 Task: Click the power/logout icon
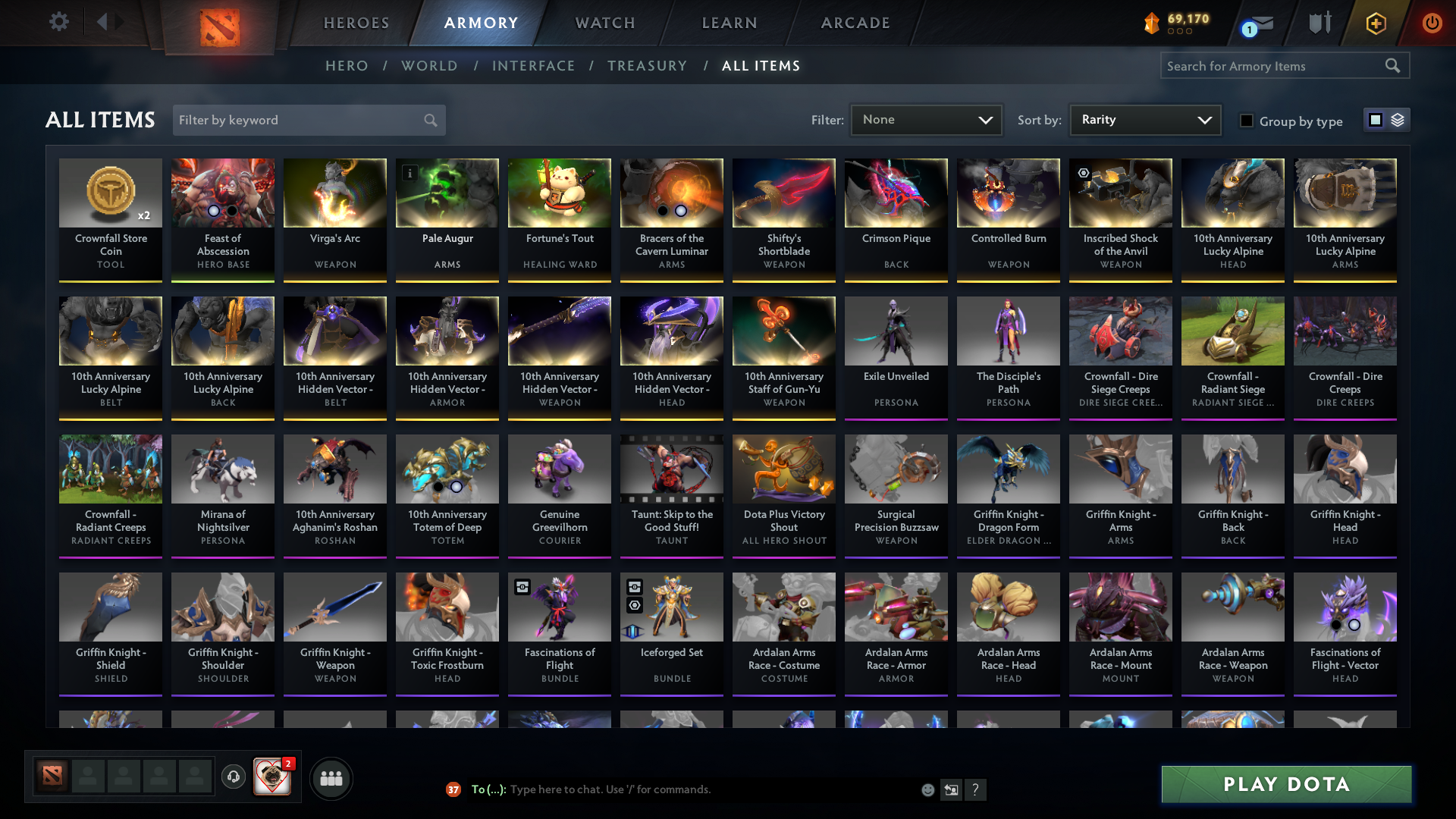1432,23
